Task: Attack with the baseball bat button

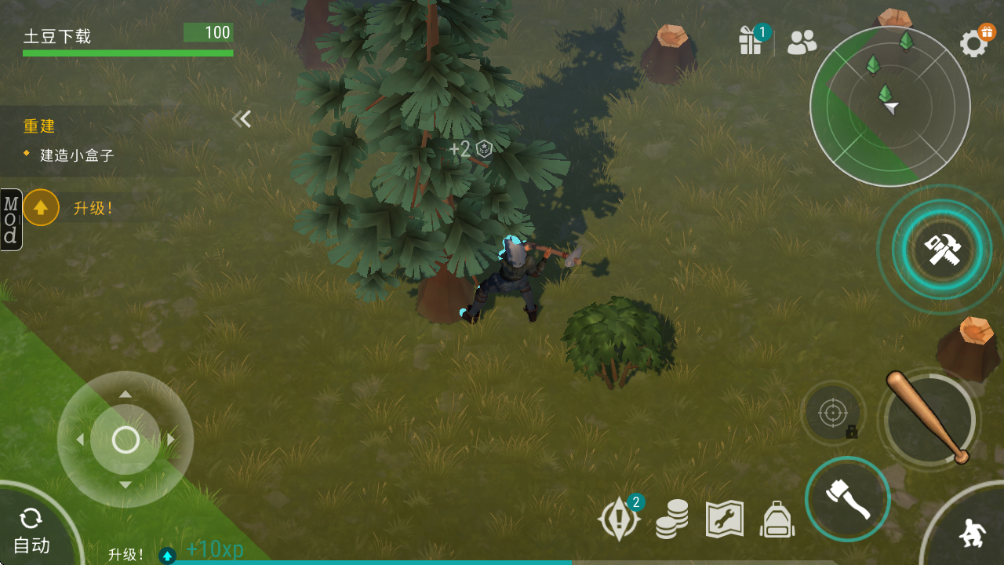Action: [x=930, y=417]
